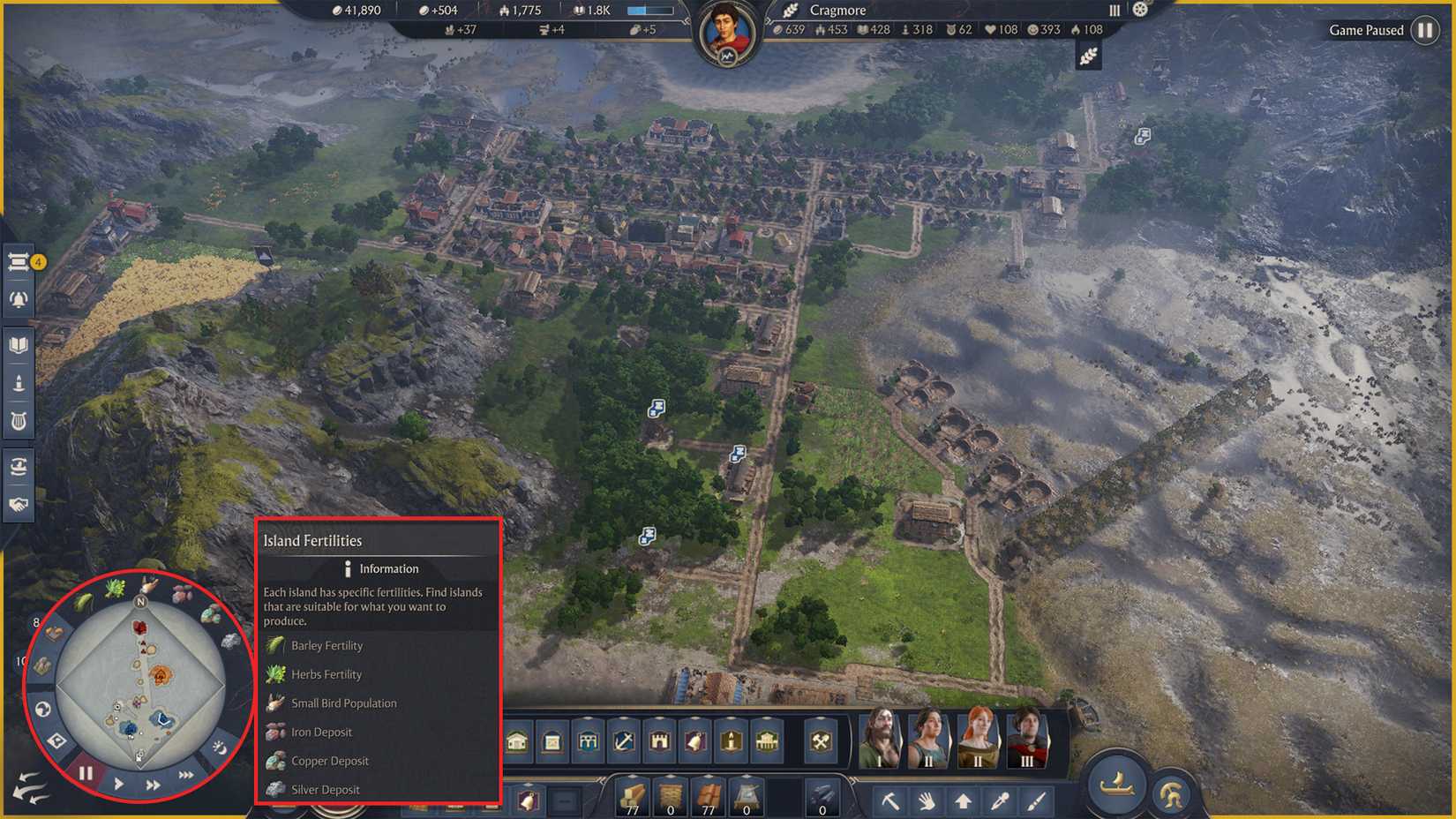Open the notifications bell in the sidebar

18,298
